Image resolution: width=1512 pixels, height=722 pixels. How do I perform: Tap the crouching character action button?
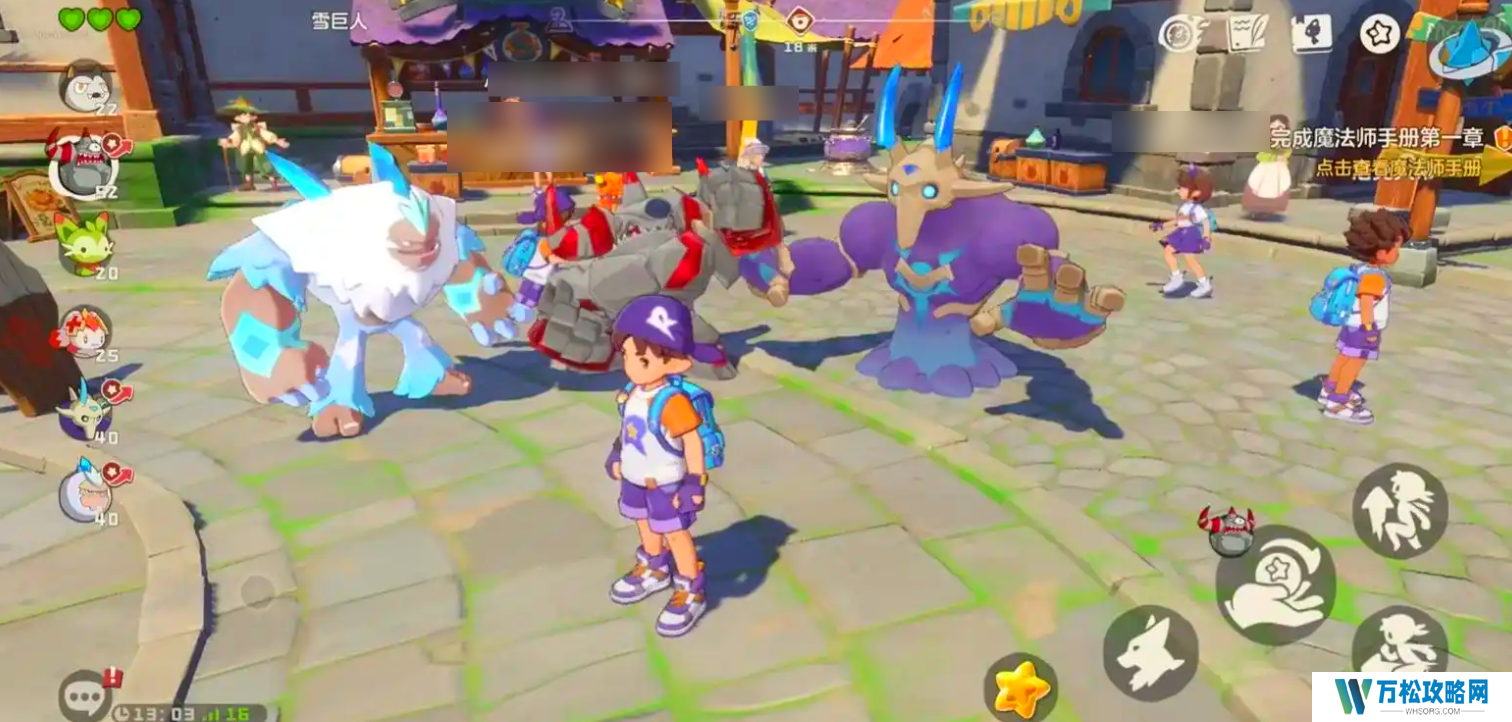coord(1400,645)
